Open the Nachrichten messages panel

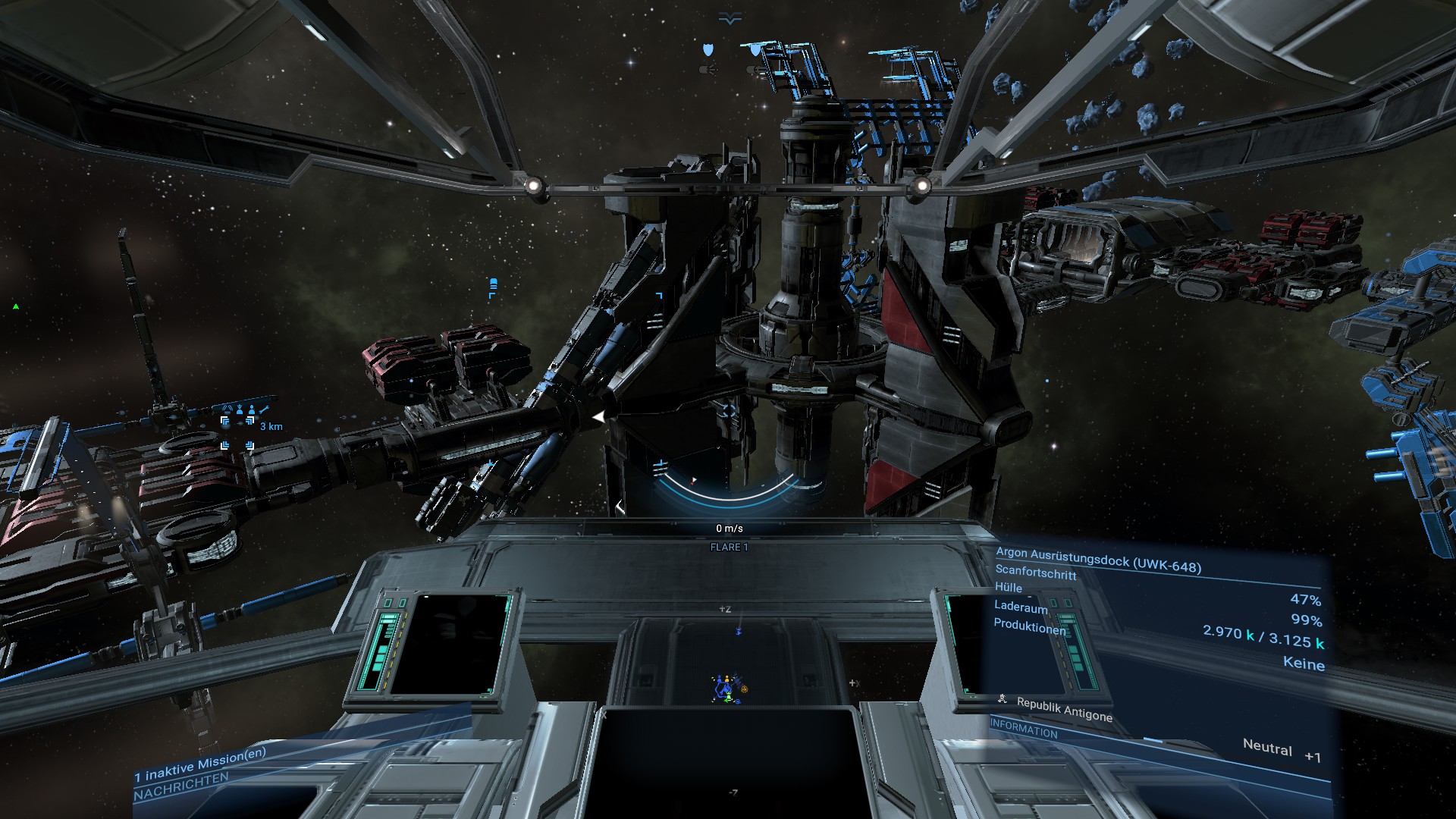(x=181, y=787)
